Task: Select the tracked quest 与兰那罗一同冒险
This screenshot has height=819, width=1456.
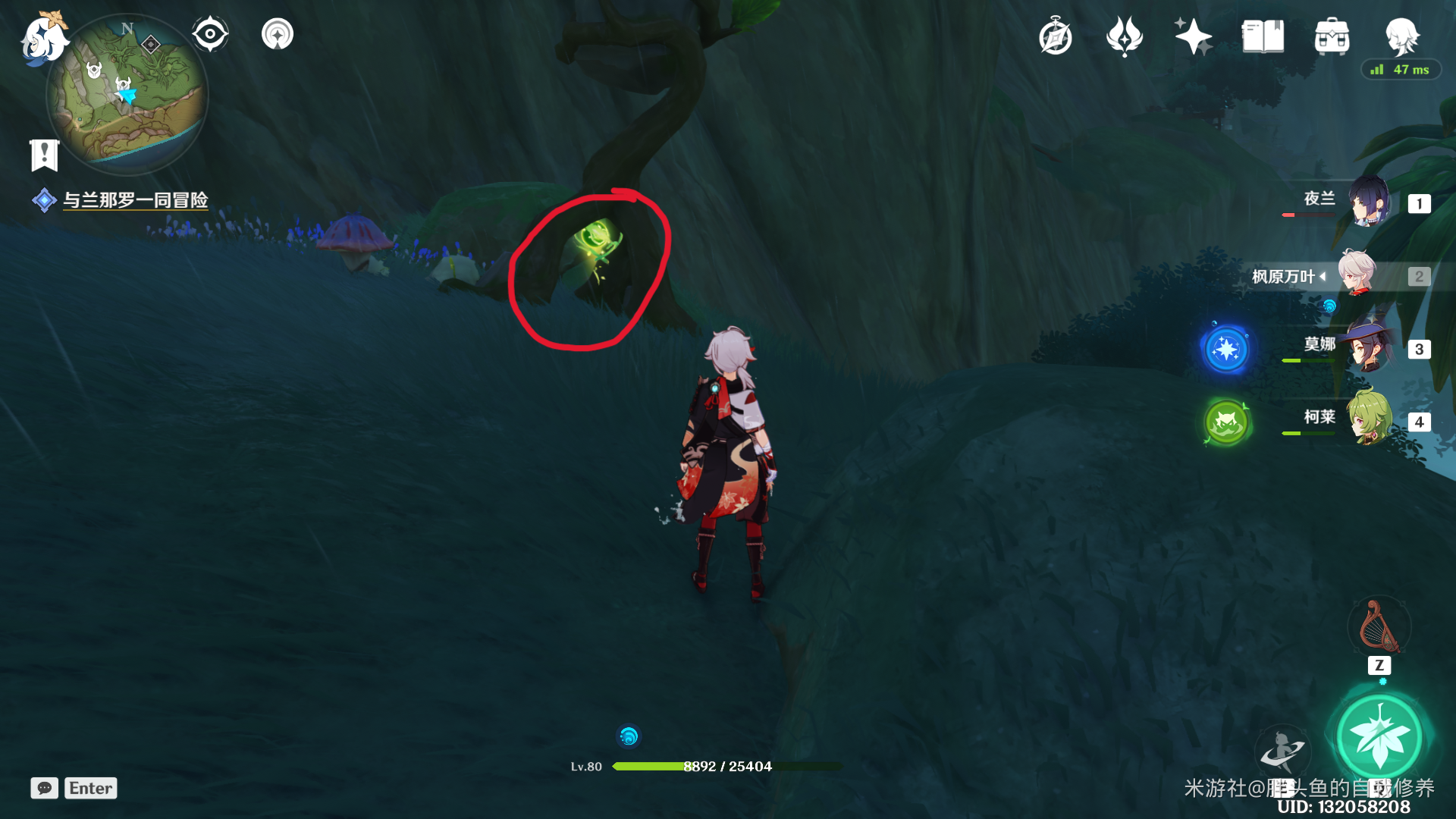Action: click(135, 200)
